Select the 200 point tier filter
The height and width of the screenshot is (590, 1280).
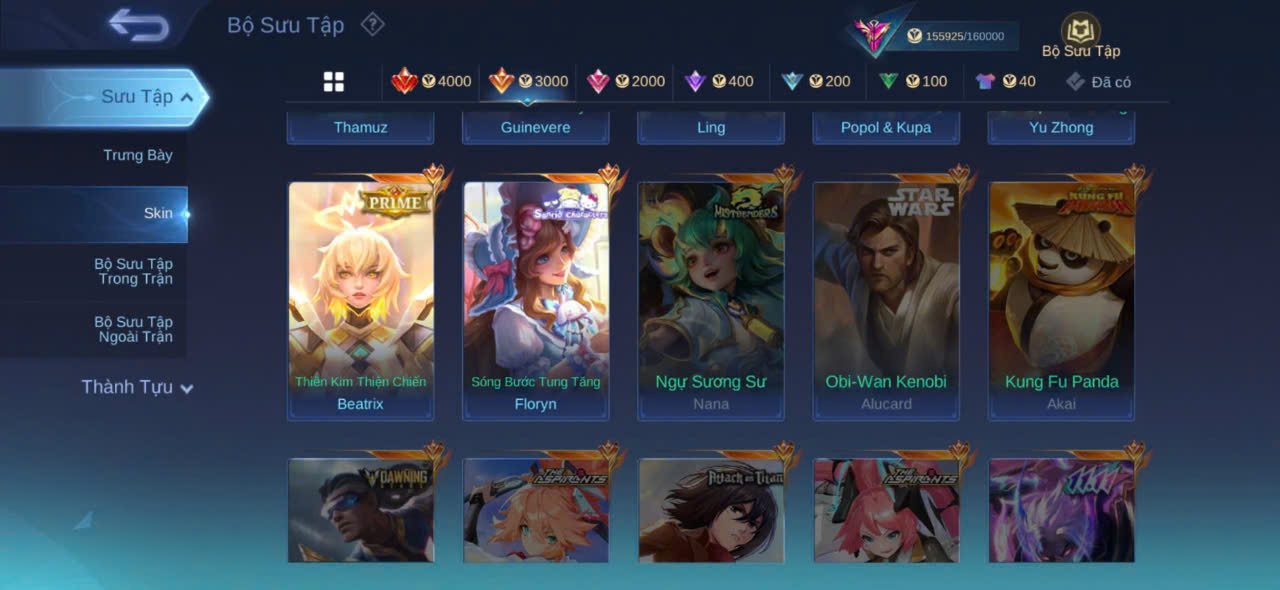(816, 81)
